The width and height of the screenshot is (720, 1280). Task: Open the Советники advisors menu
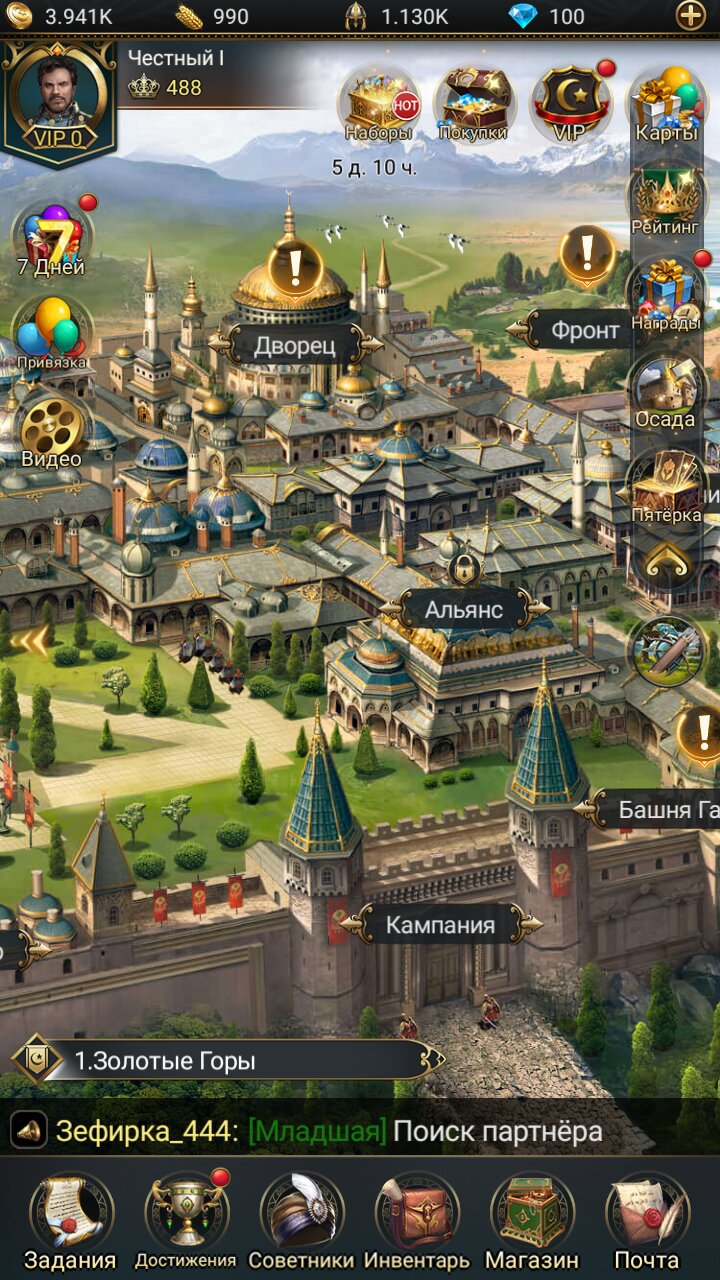(301, 1218)
